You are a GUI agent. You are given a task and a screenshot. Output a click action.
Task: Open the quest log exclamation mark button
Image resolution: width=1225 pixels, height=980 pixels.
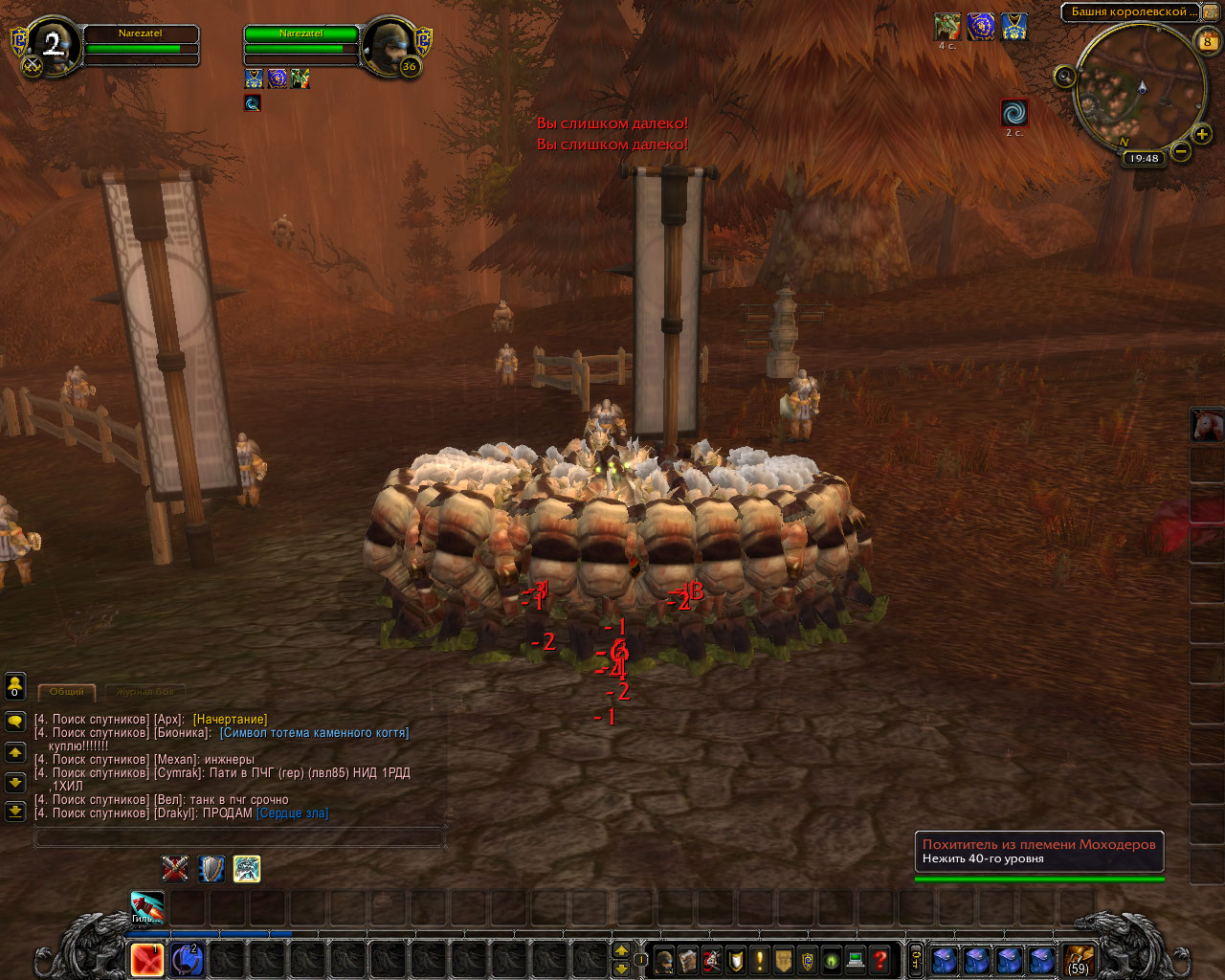[760, 960]
